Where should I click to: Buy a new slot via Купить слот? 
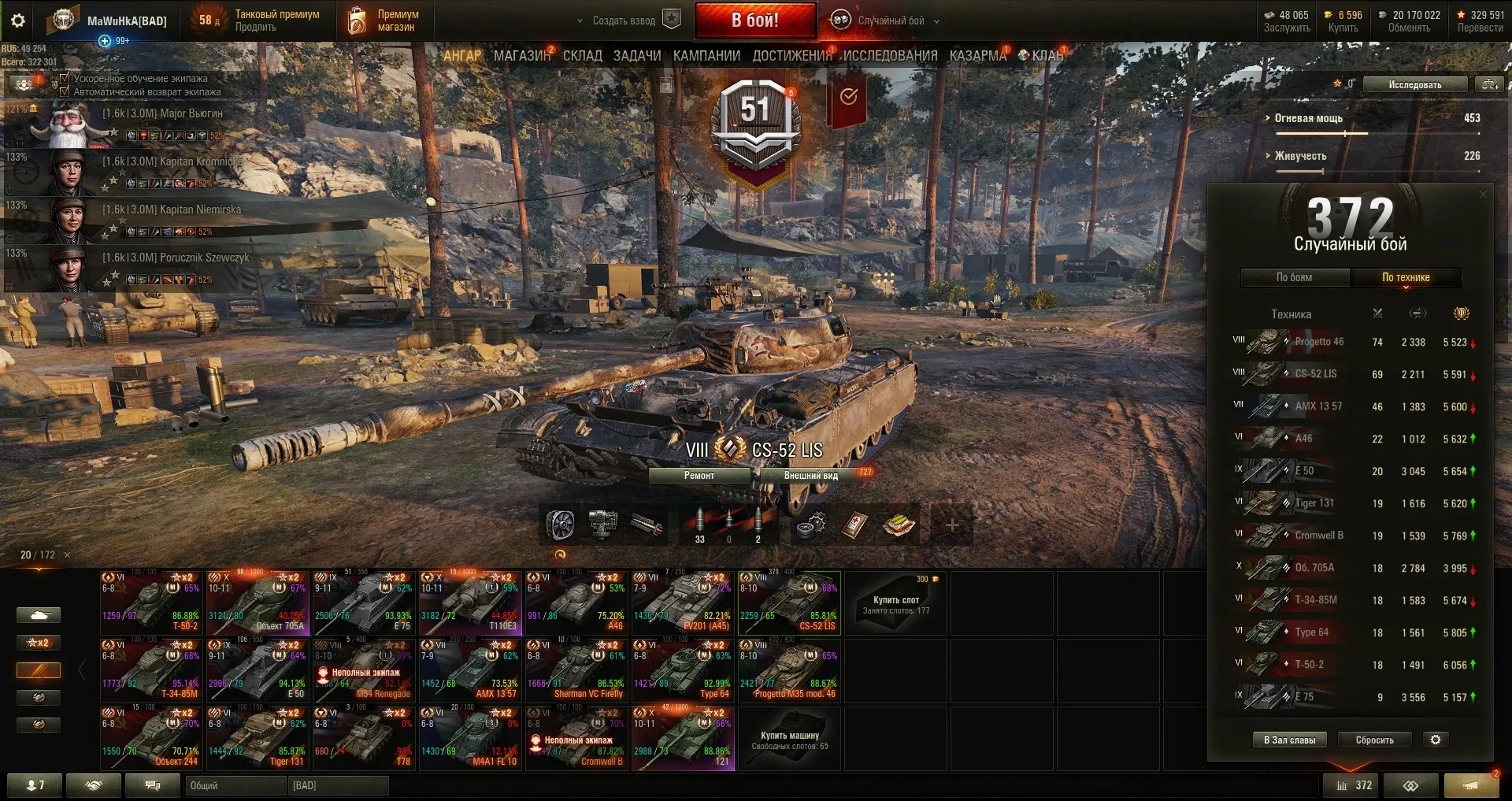coord(896,603)
